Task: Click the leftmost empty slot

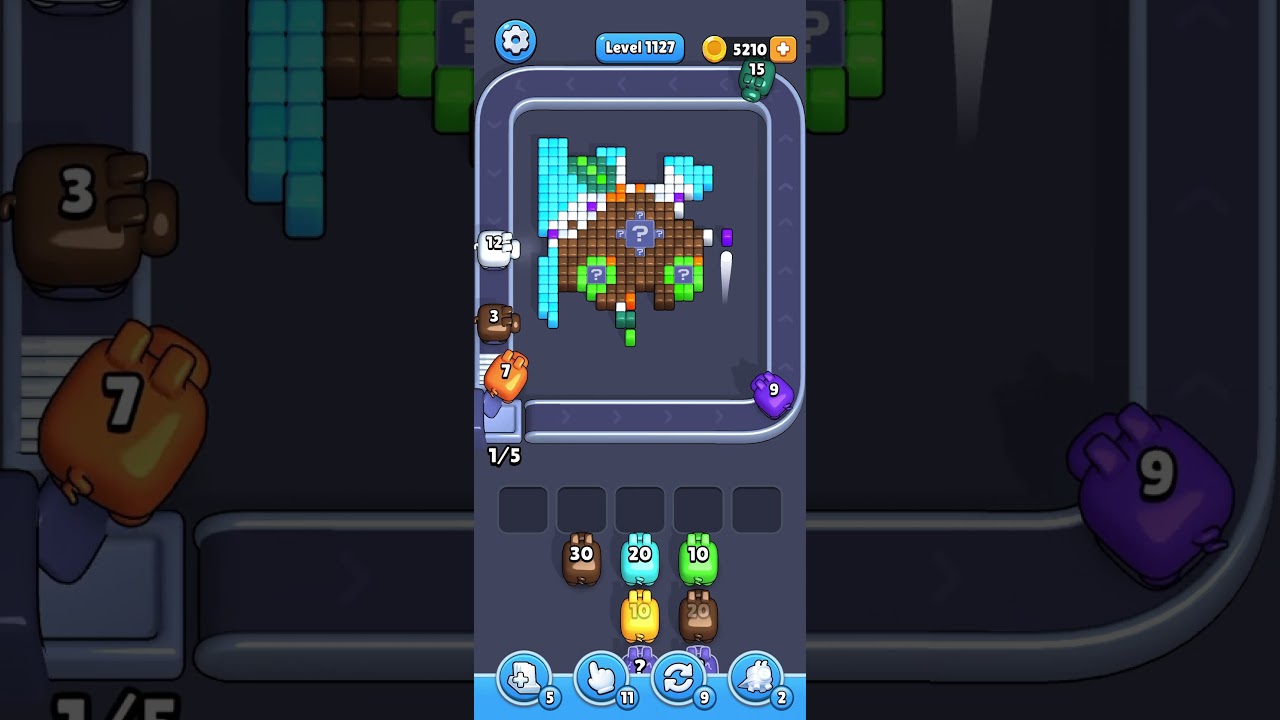Action: [521, 508]
